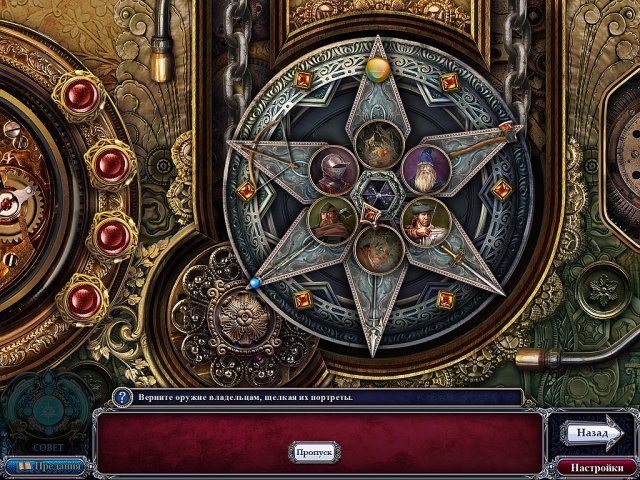Screen dimensions: 640x480
Task: Click the helmeted knight portrait
Action: 334,169
